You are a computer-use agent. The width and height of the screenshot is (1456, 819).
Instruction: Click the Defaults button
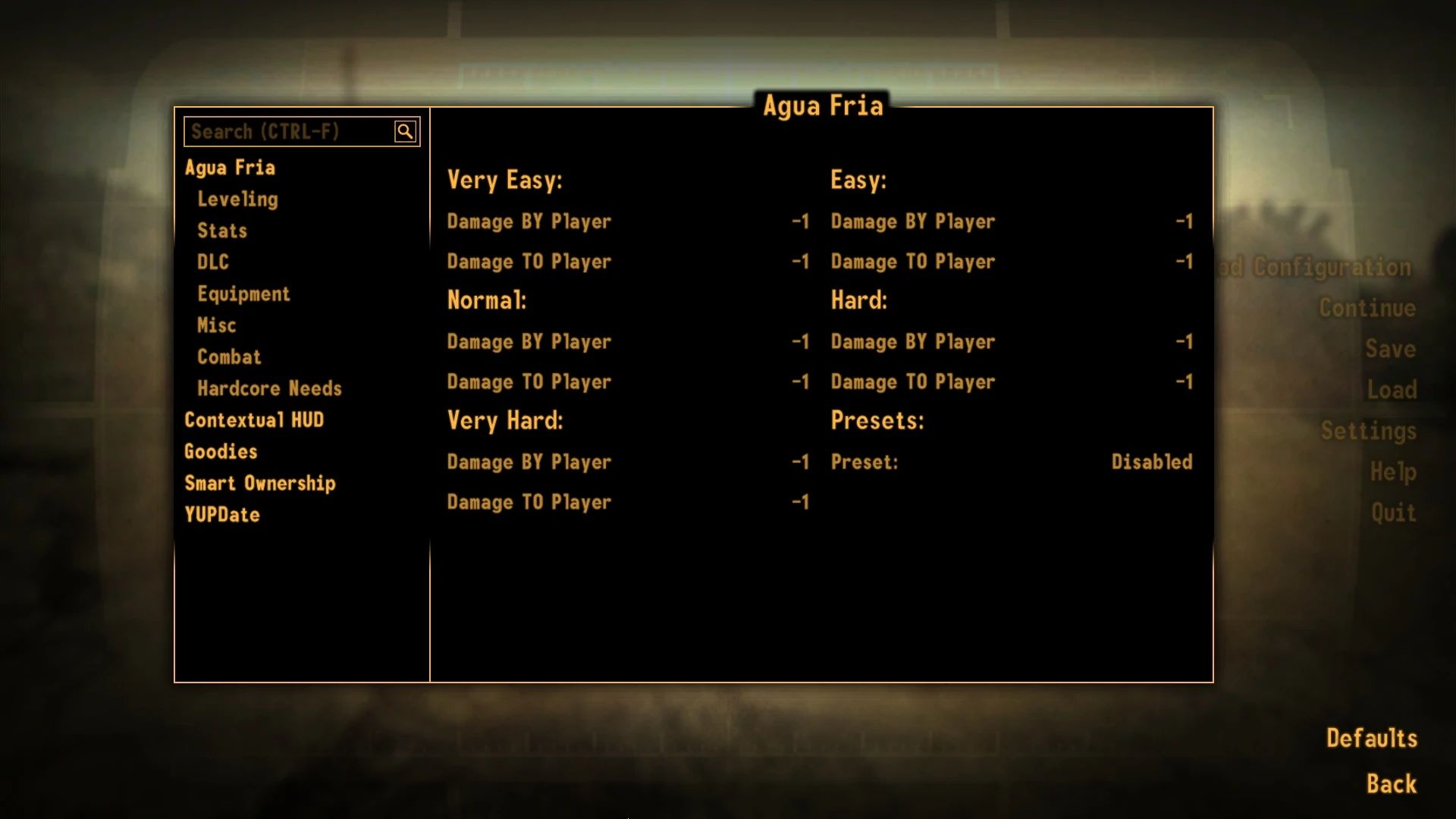click(1371, 737)
